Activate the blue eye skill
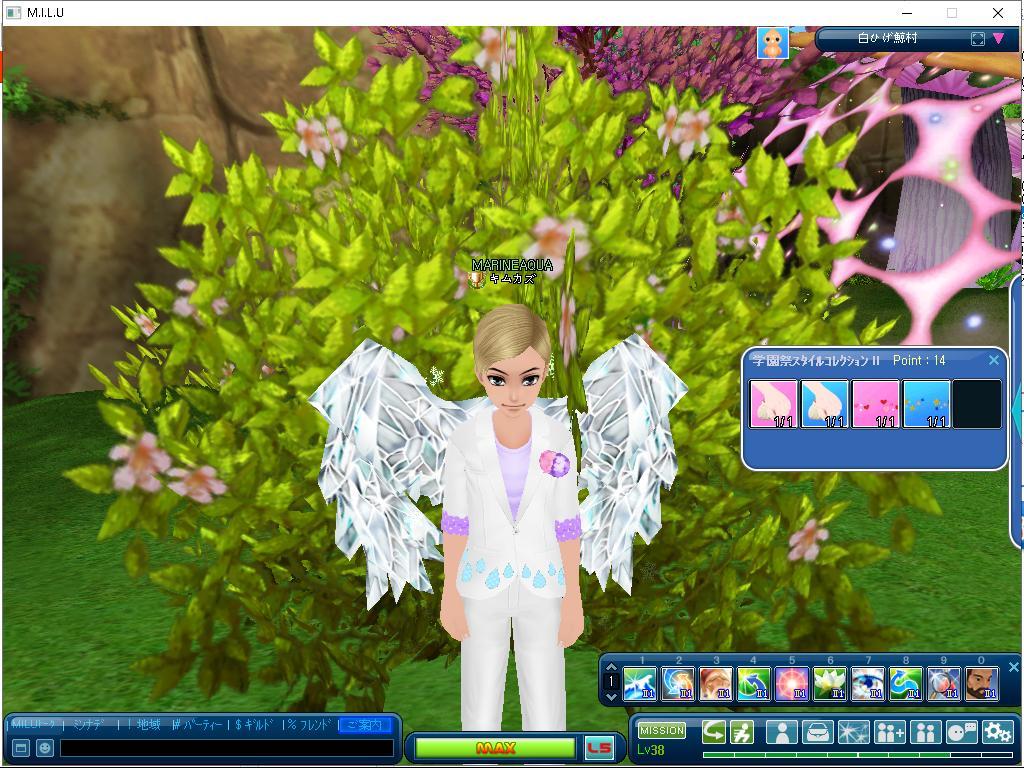This screenshot has height=768, width=1024. pos(867,684)
